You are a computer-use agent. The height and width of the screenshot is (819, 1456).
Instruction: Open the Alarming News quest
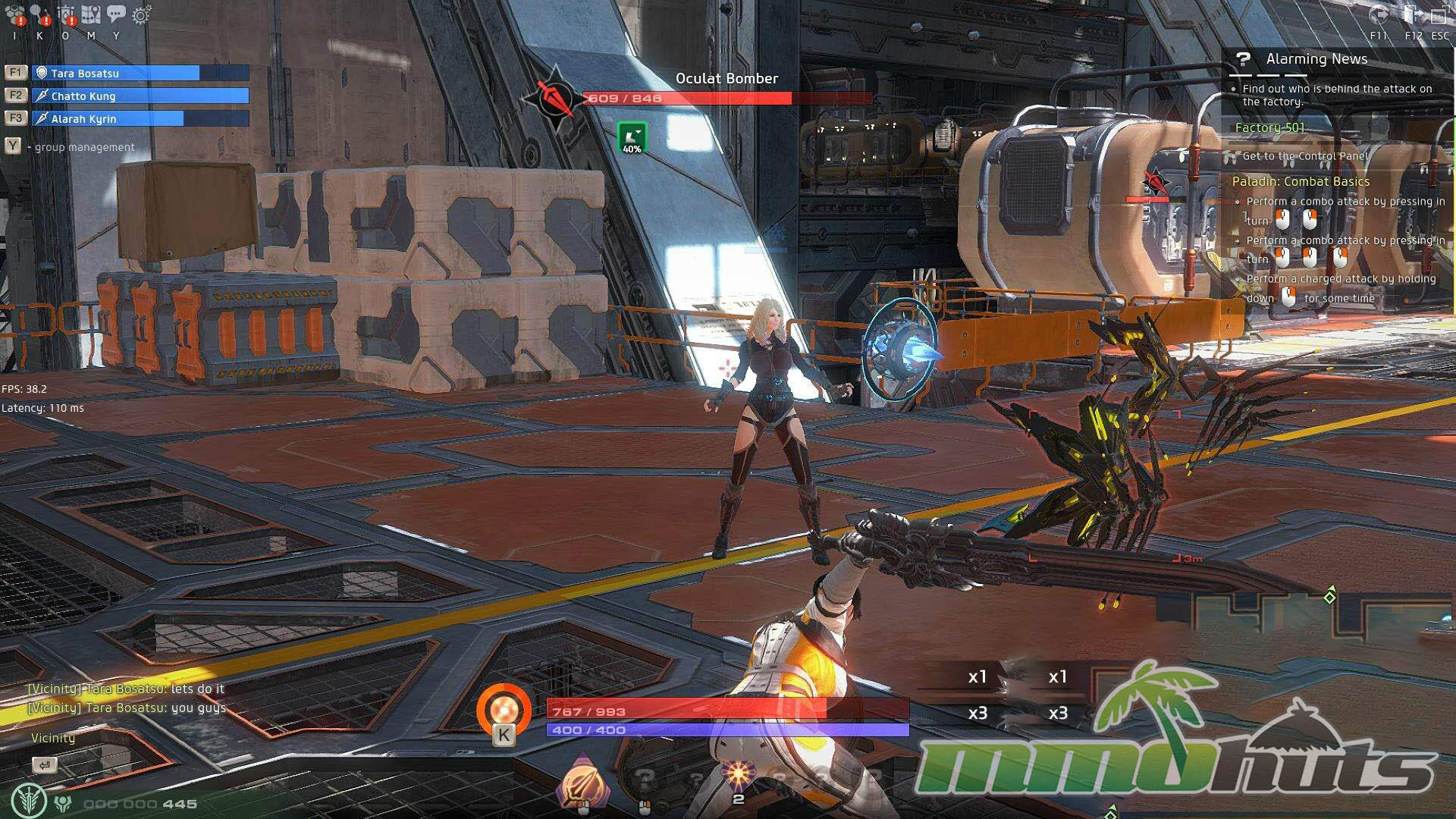click(x=1316, y=59)
